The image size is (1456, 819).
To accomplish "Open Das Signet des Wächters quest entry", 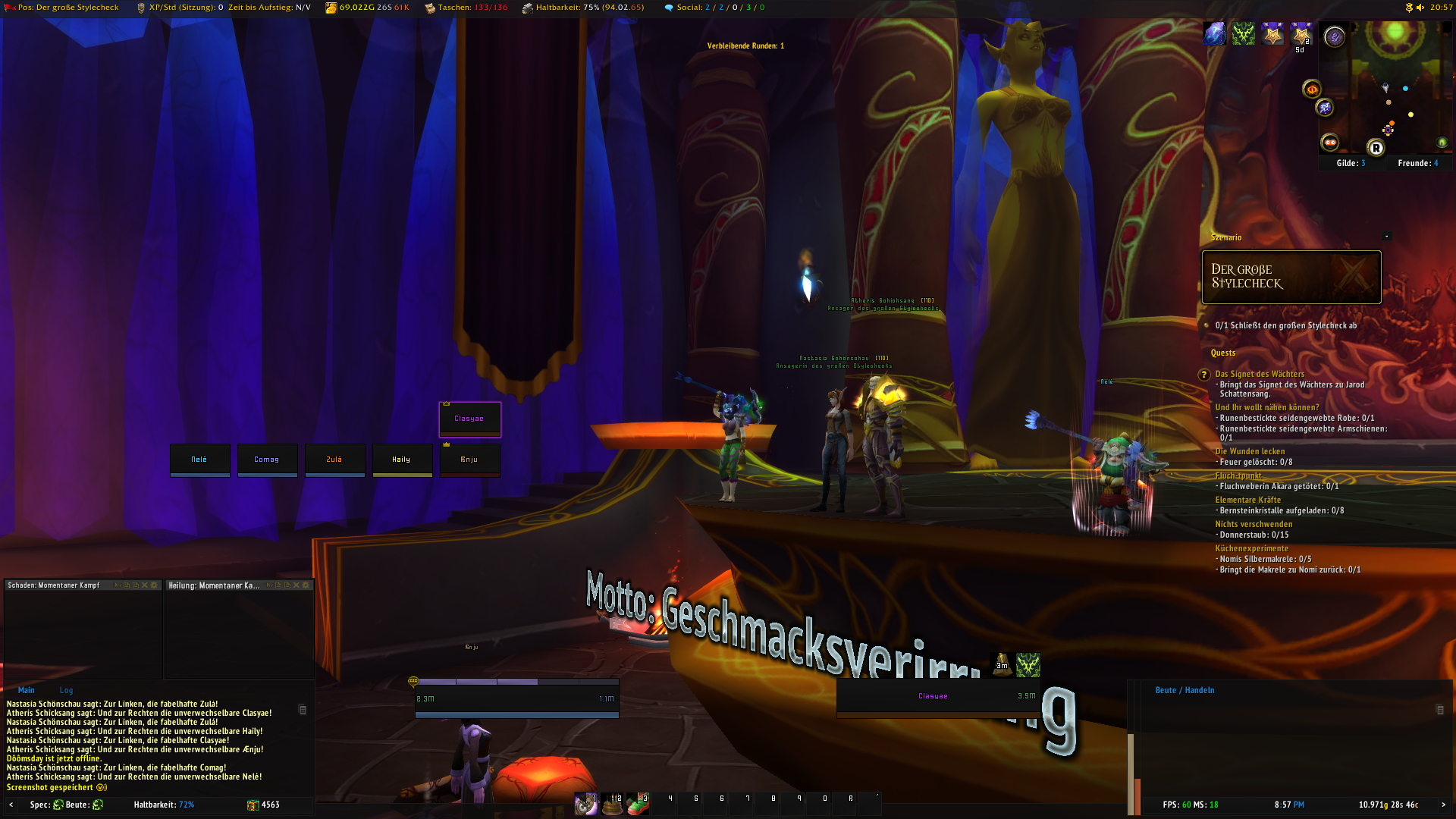I will pos(1260,374).
